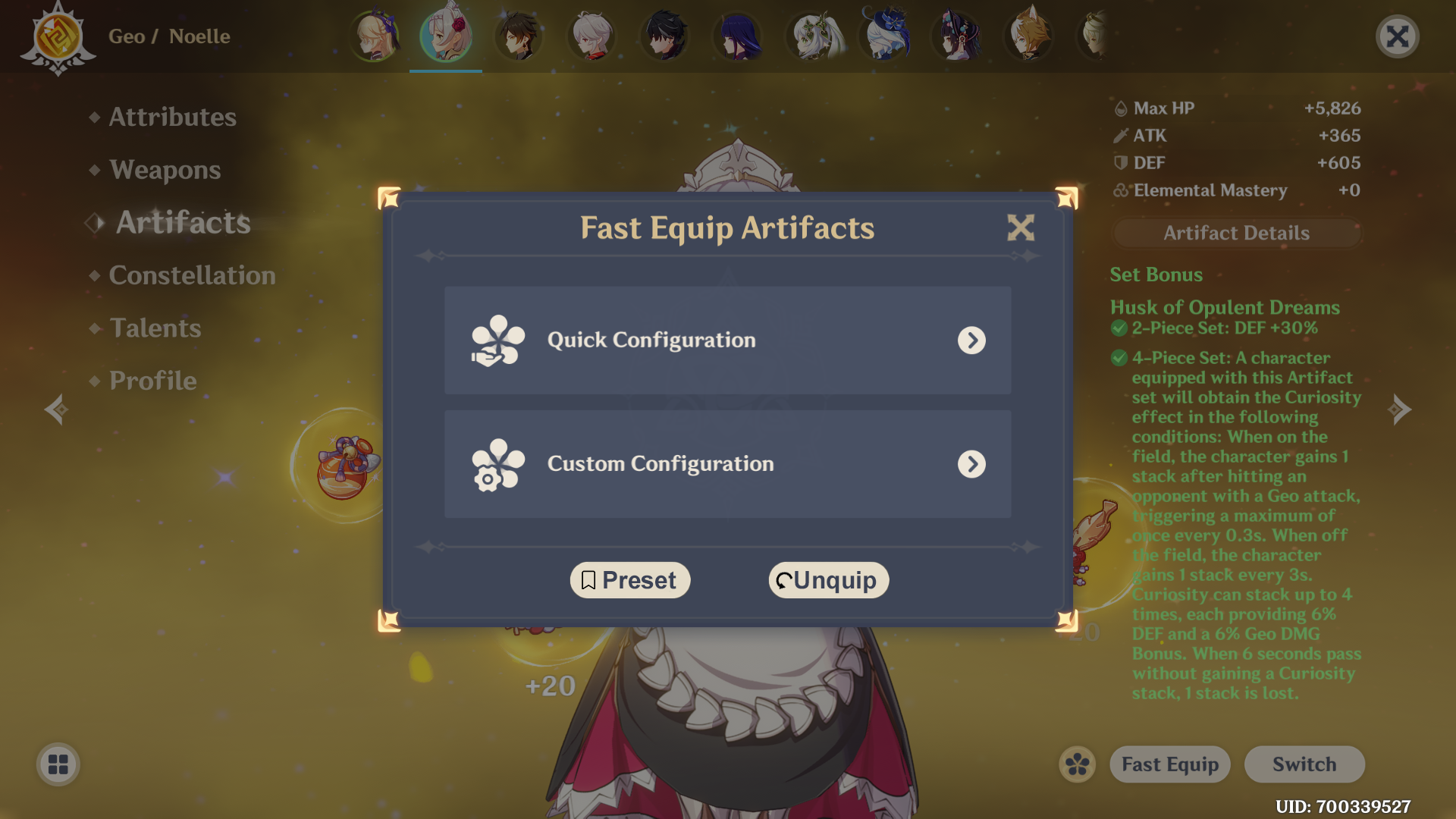Click the Geo emblem next to Noelle's name

tap(57, 36)
